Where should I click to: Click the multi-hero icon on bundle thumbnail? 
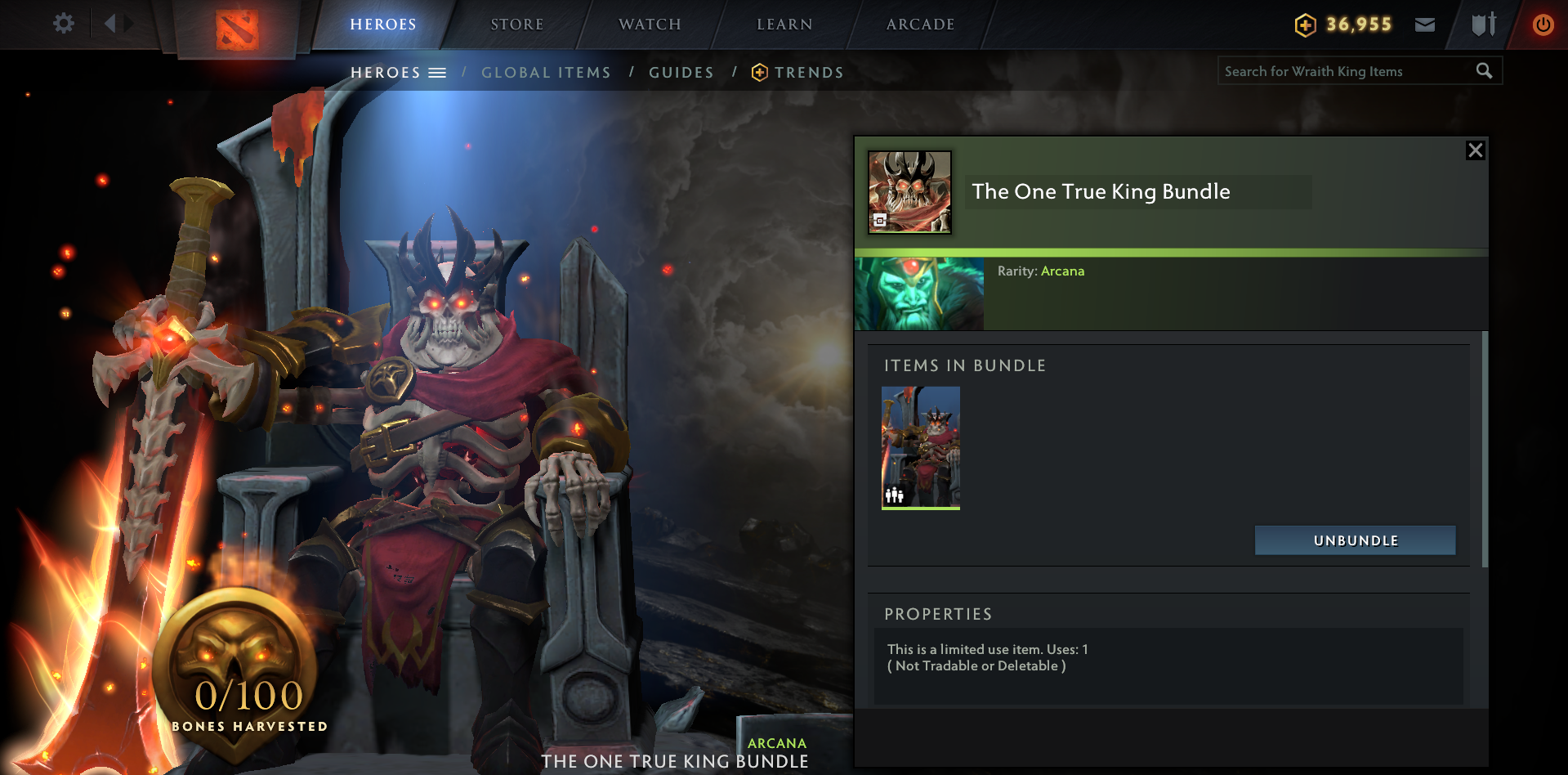pyautogui.click(x=894, y=495)
